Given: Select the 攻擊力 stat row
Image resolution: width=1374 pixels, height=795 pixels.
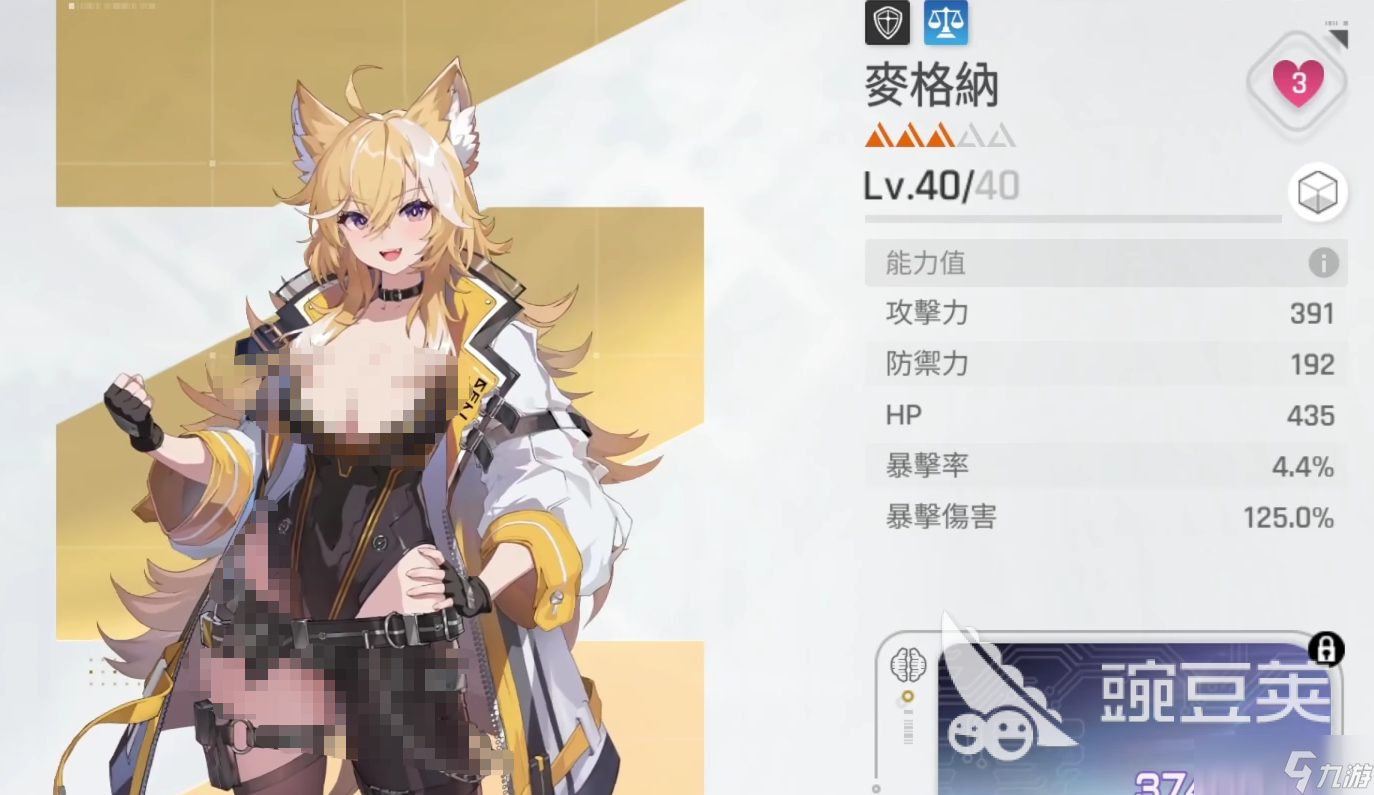Looking at the screenshot, I should 1100,313.
